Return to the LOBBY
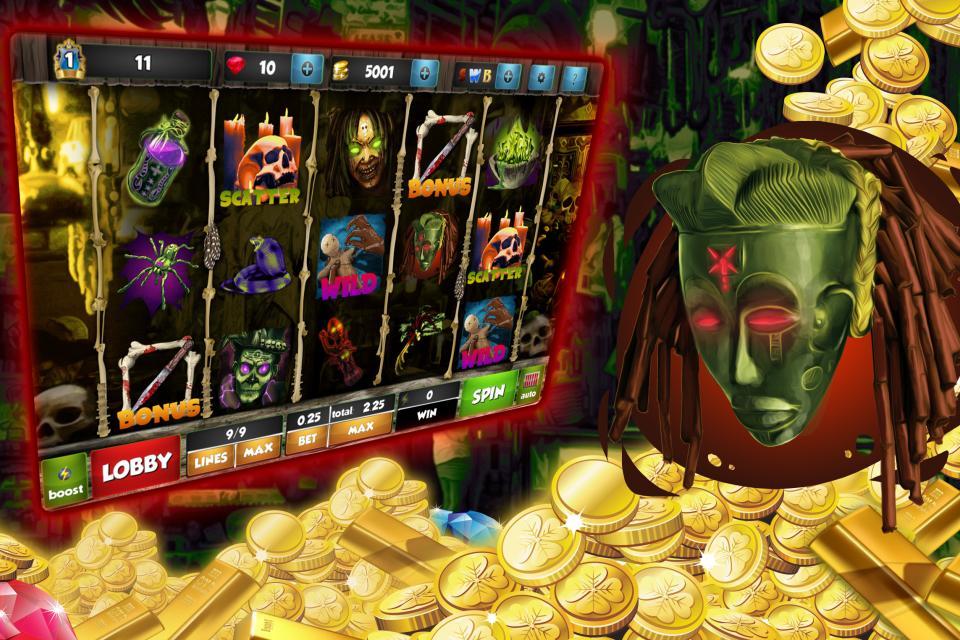This screenshot has width=960, height=640. tap(135, 466)
